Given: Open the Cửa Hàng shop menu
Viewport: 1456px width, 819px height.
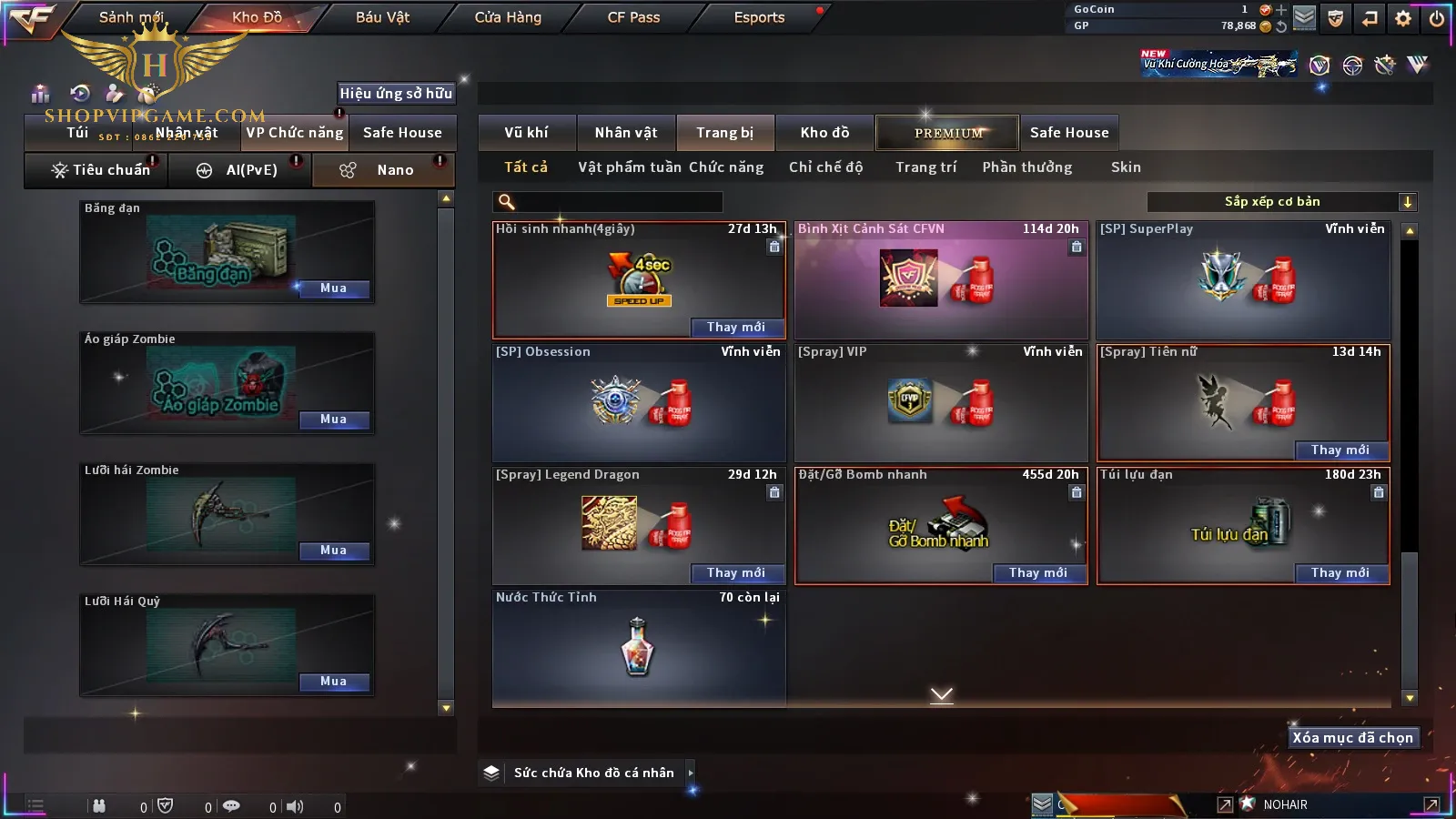Looking at the screenshot, I should pyautogui.click(x=508, y=17).
